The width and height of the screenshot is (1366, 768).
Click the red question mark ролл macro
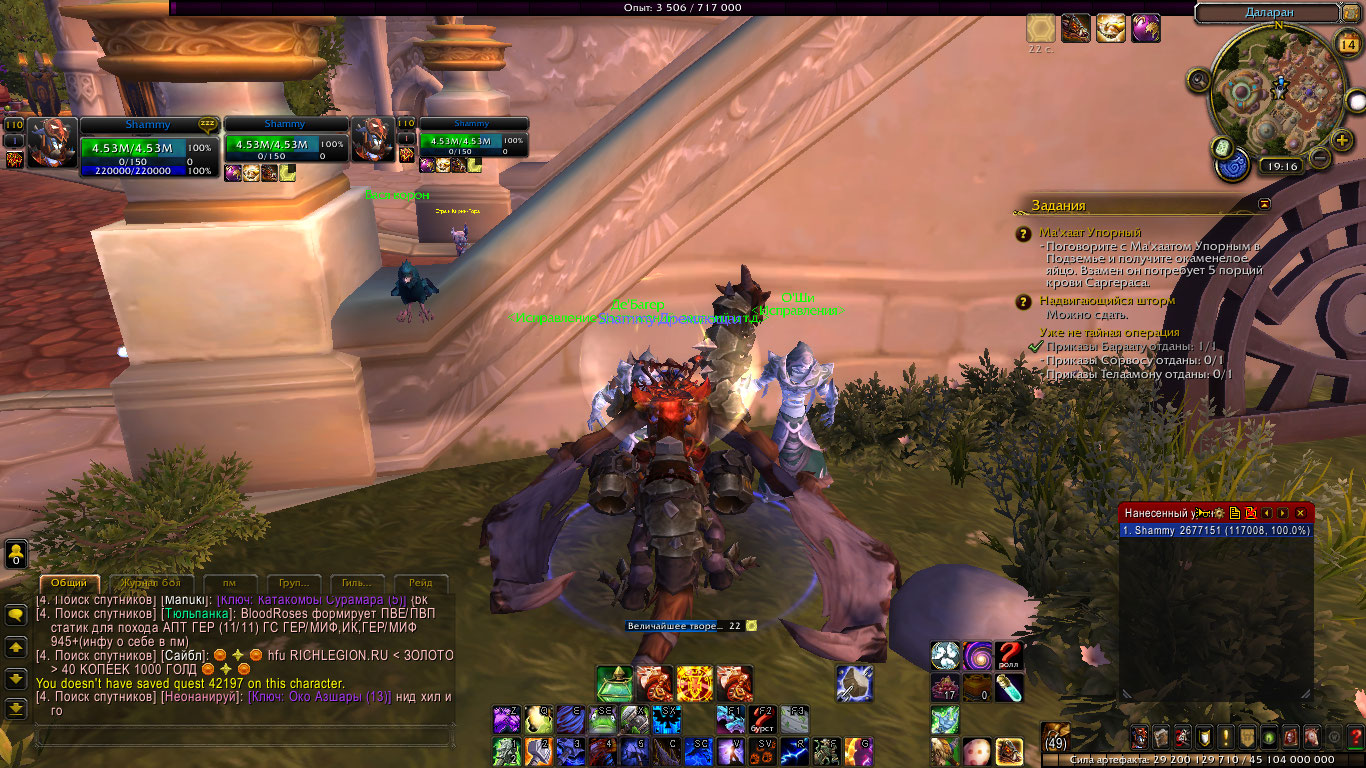coord(1010,656)
